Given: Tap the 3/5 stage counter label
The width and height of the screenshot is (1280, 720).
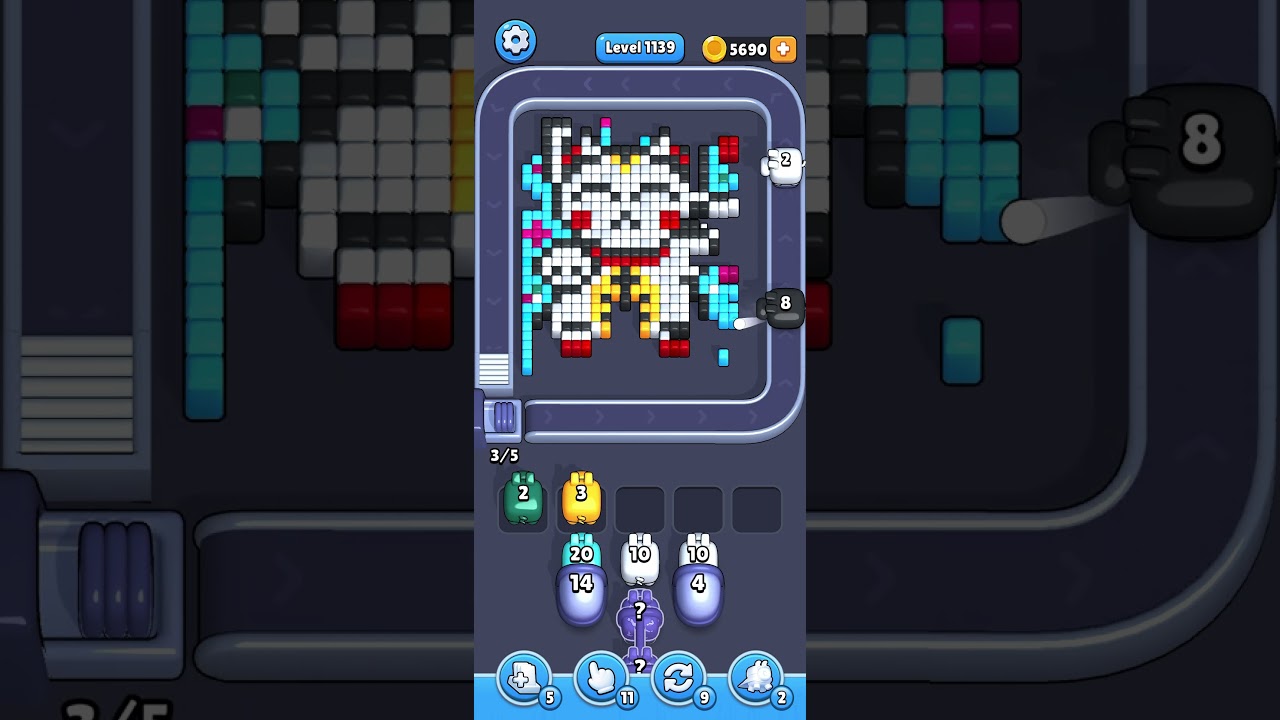Looking at the screenshot, I should point(503,455).
